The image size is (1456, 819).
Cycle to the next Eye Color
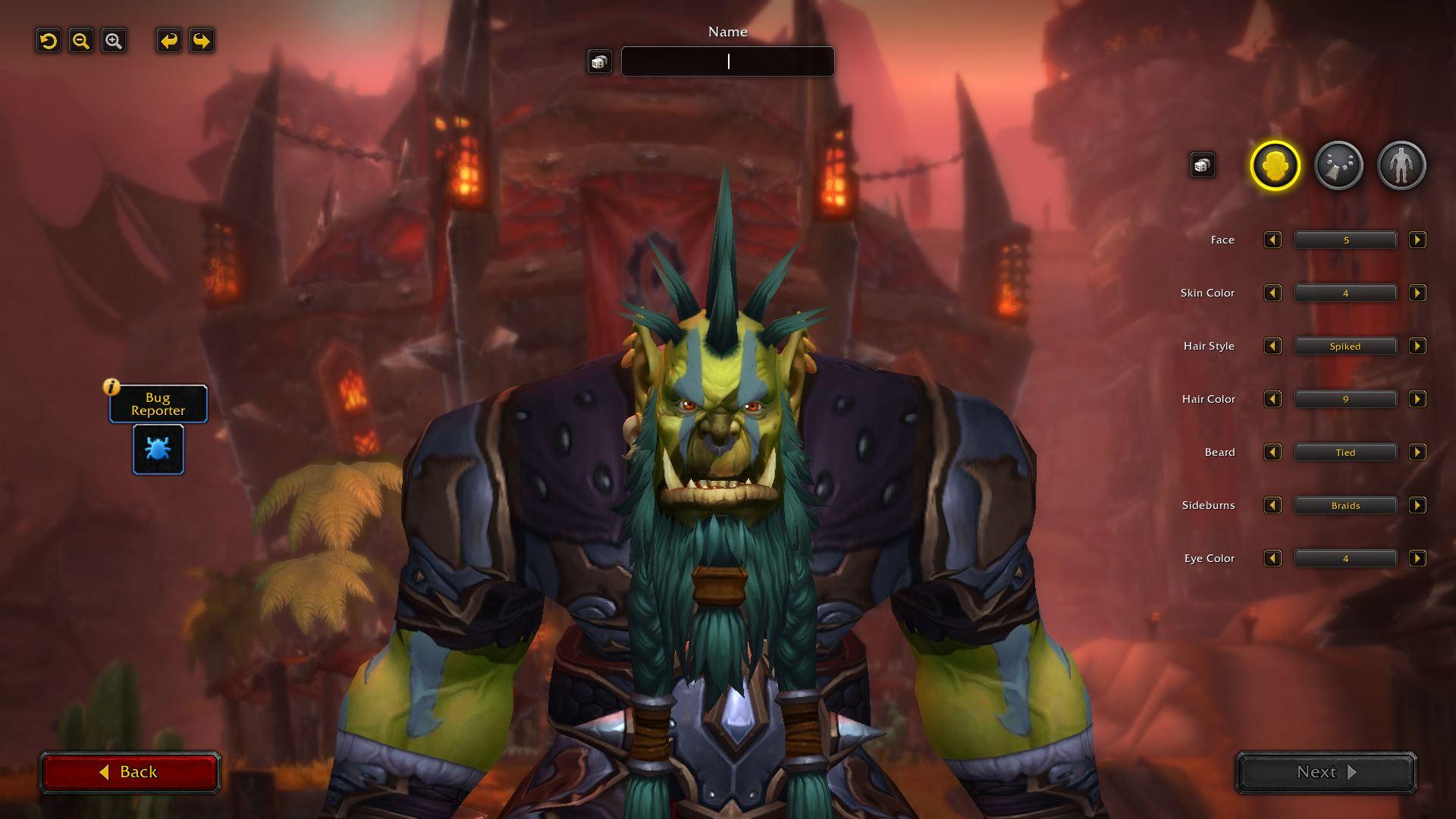click(1417, 559)
